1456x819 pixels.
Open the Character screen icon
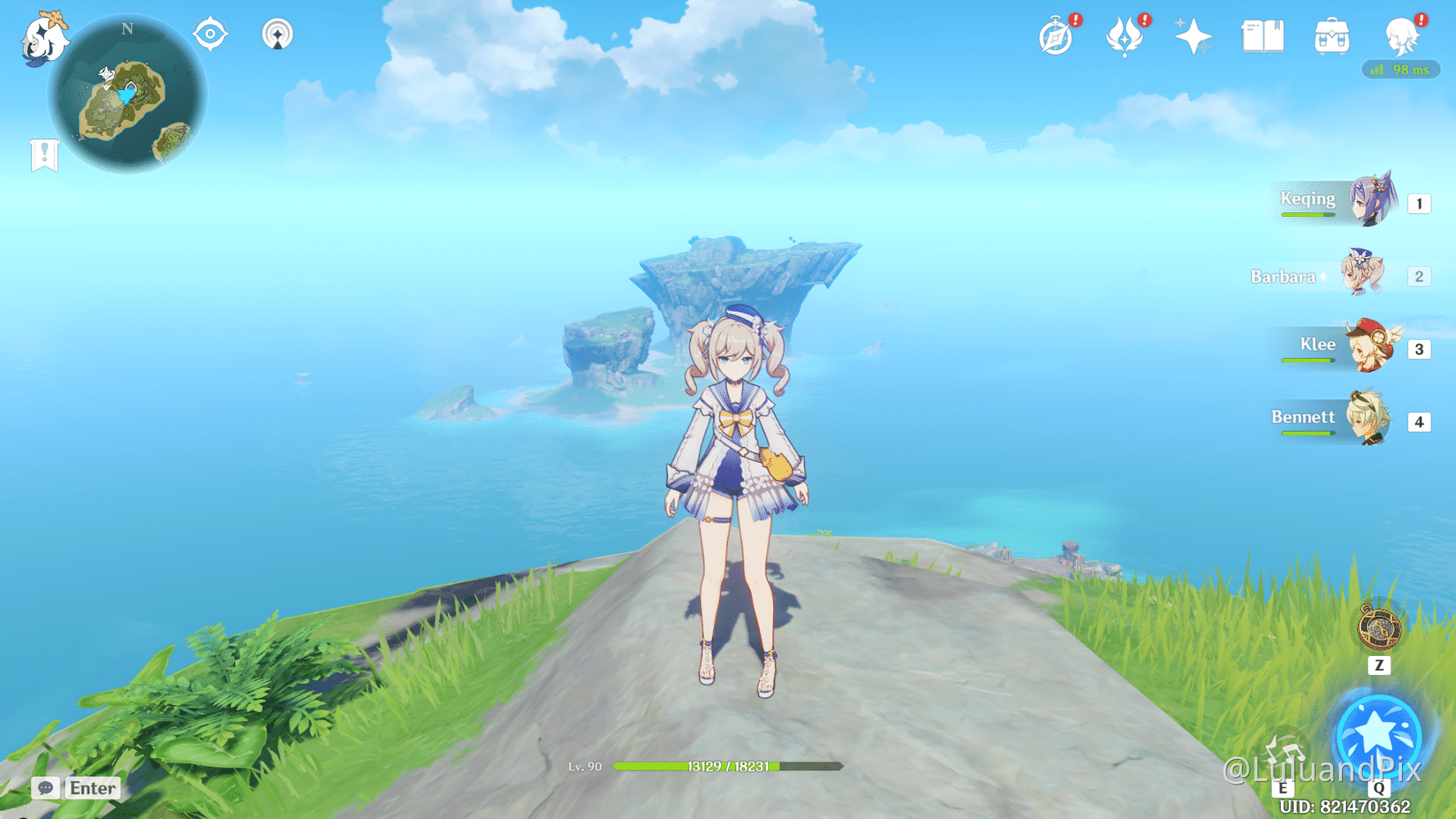(1403, 36)
